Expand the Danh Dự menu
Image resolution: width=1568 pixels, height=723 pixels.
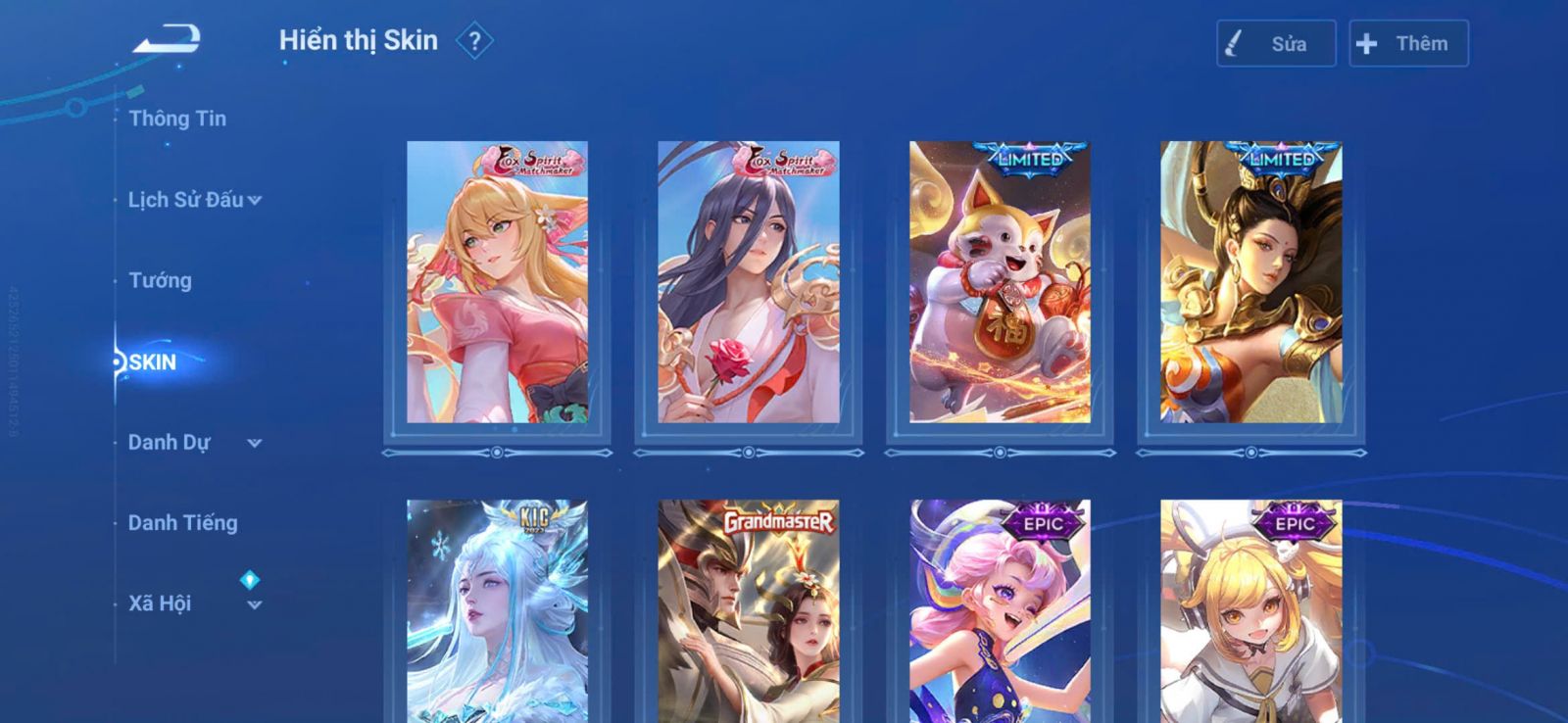(x=194, y=443)
